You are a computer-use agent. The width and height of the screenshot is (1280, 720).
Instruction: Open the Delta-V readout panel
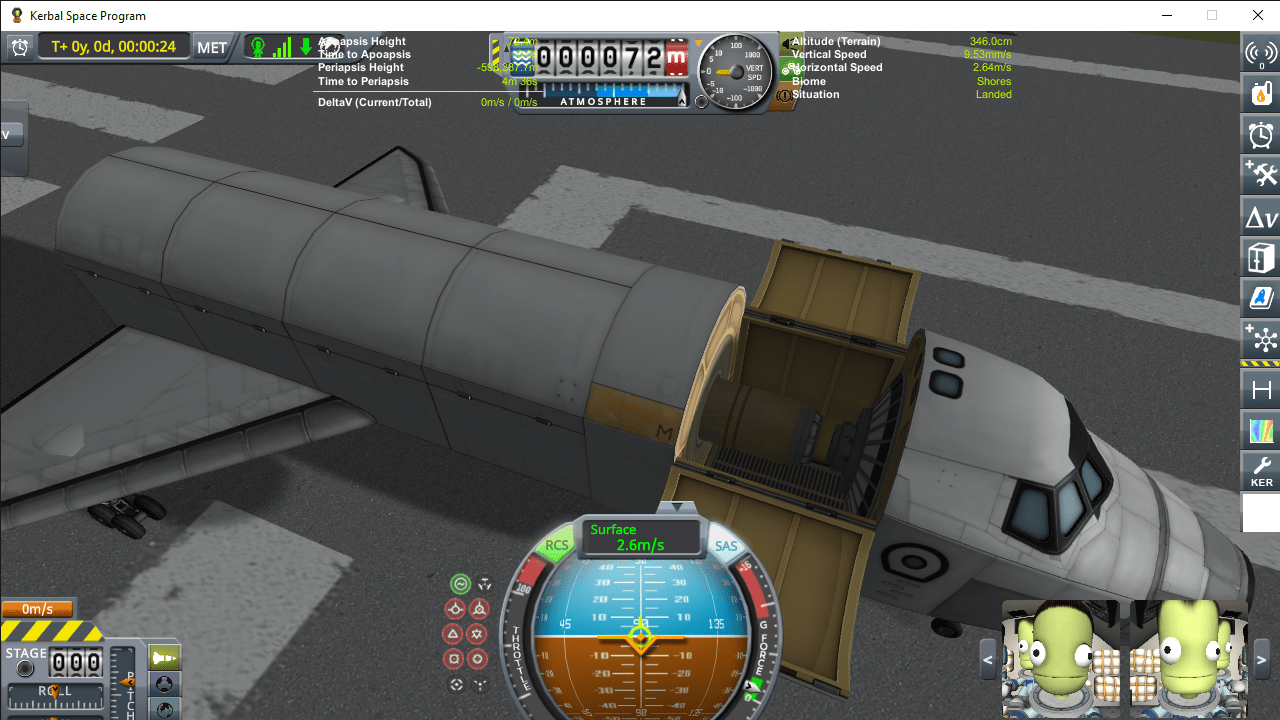tap(1260, 215)
